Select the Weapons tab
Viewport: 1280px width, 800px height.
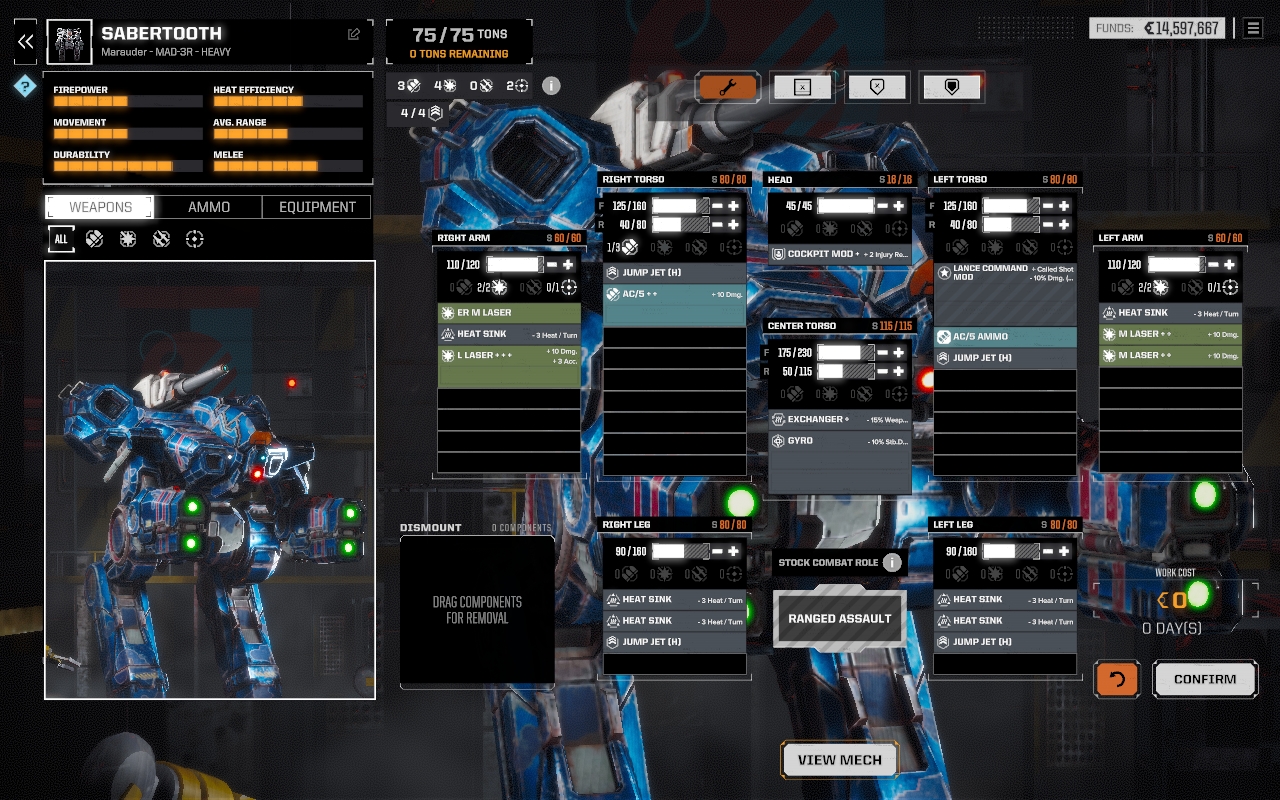coord(100,207)
